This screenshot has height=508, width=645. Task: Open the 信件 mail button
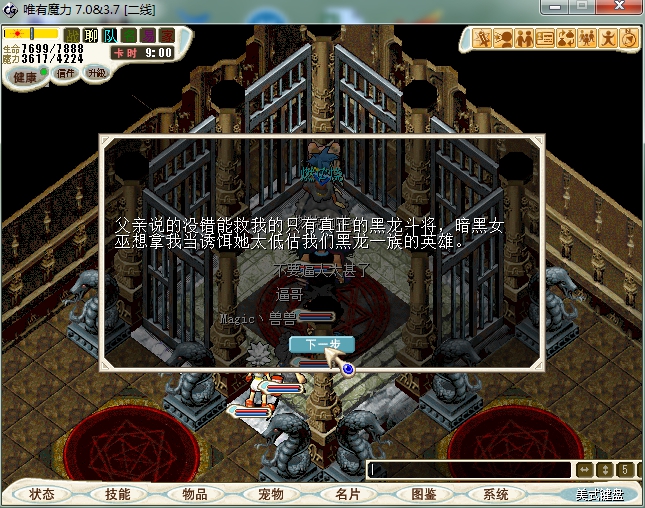coord(66,73)
